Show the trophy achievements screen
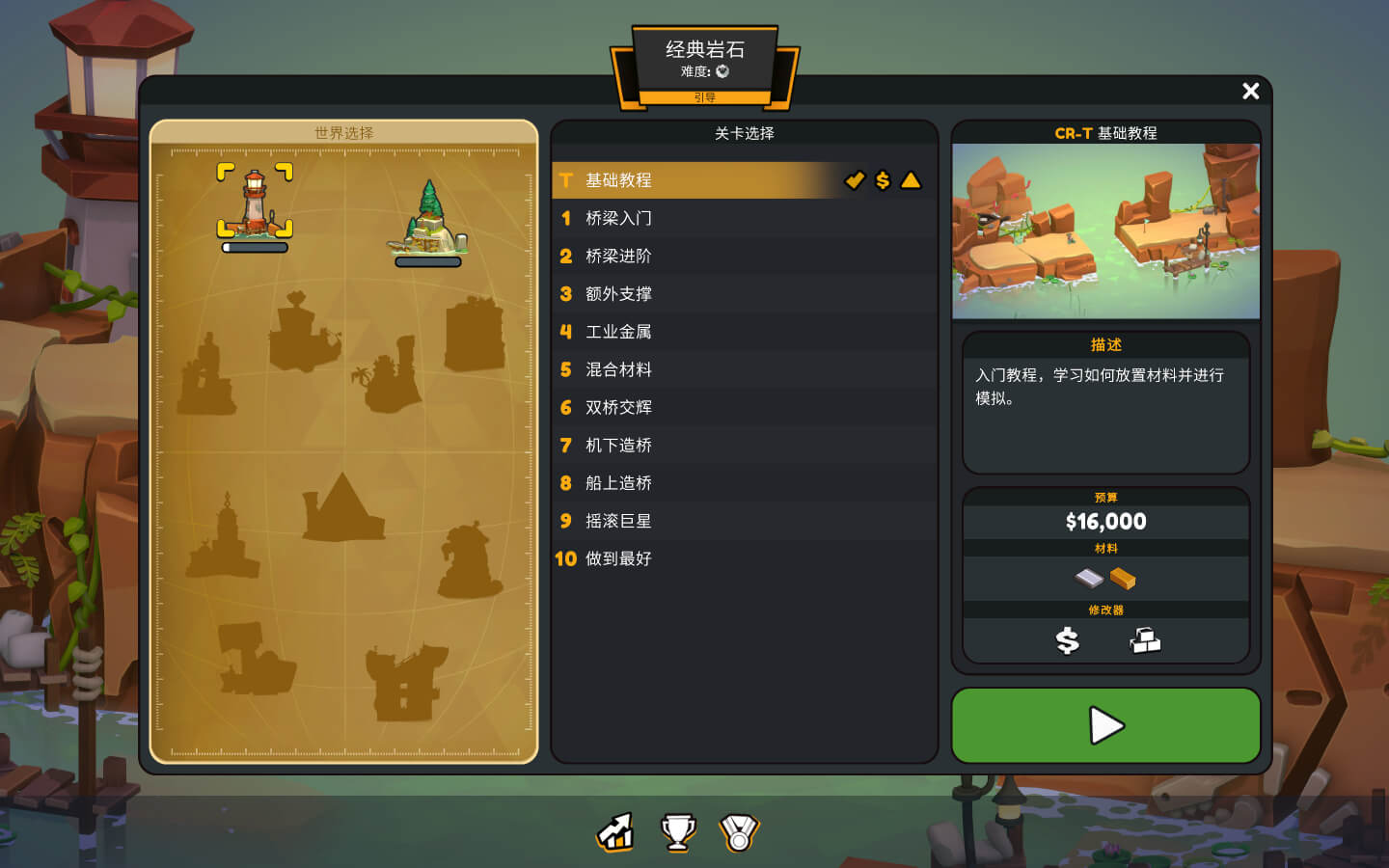The width and height of the screenshot is (1389, 868). click(678, 832)
